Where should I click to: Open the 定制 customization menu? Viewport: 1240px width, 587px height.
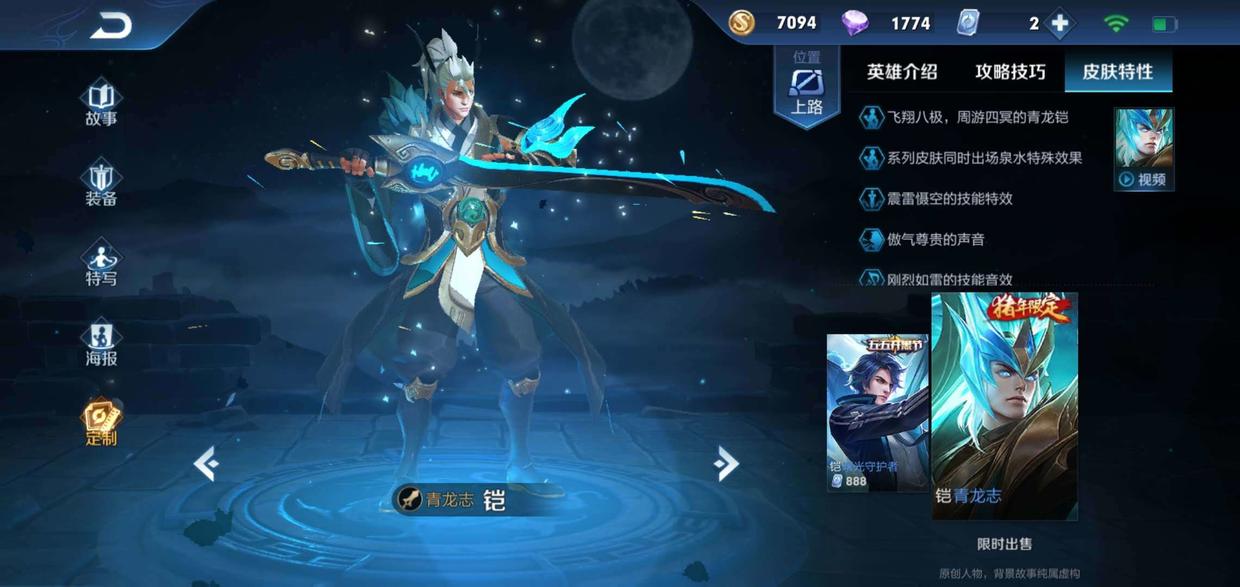click(101, 424)
